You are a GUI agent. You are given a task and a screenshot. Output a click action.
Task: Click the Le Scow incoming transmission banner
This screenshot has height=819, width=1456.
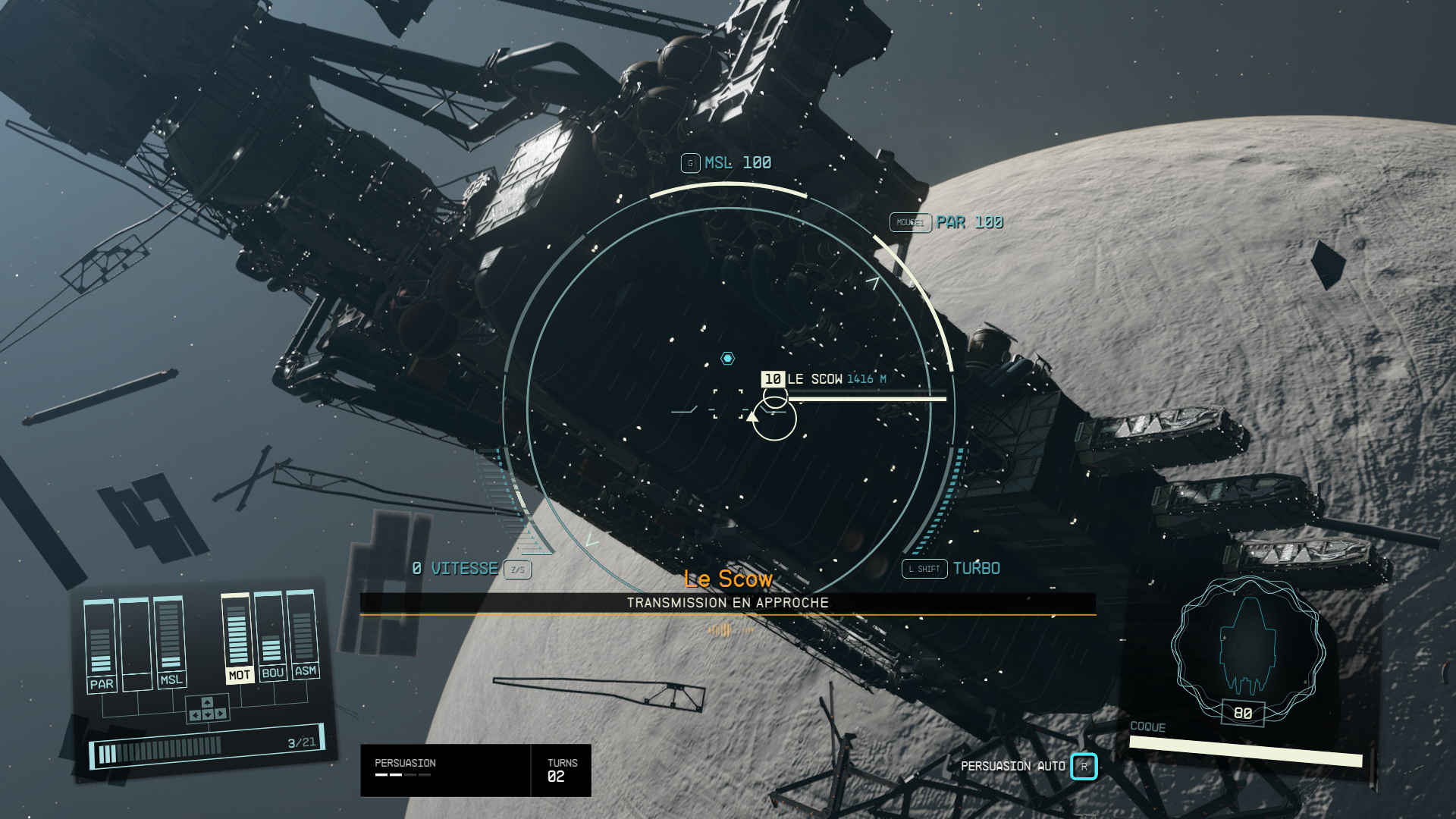tap(727, 602)
